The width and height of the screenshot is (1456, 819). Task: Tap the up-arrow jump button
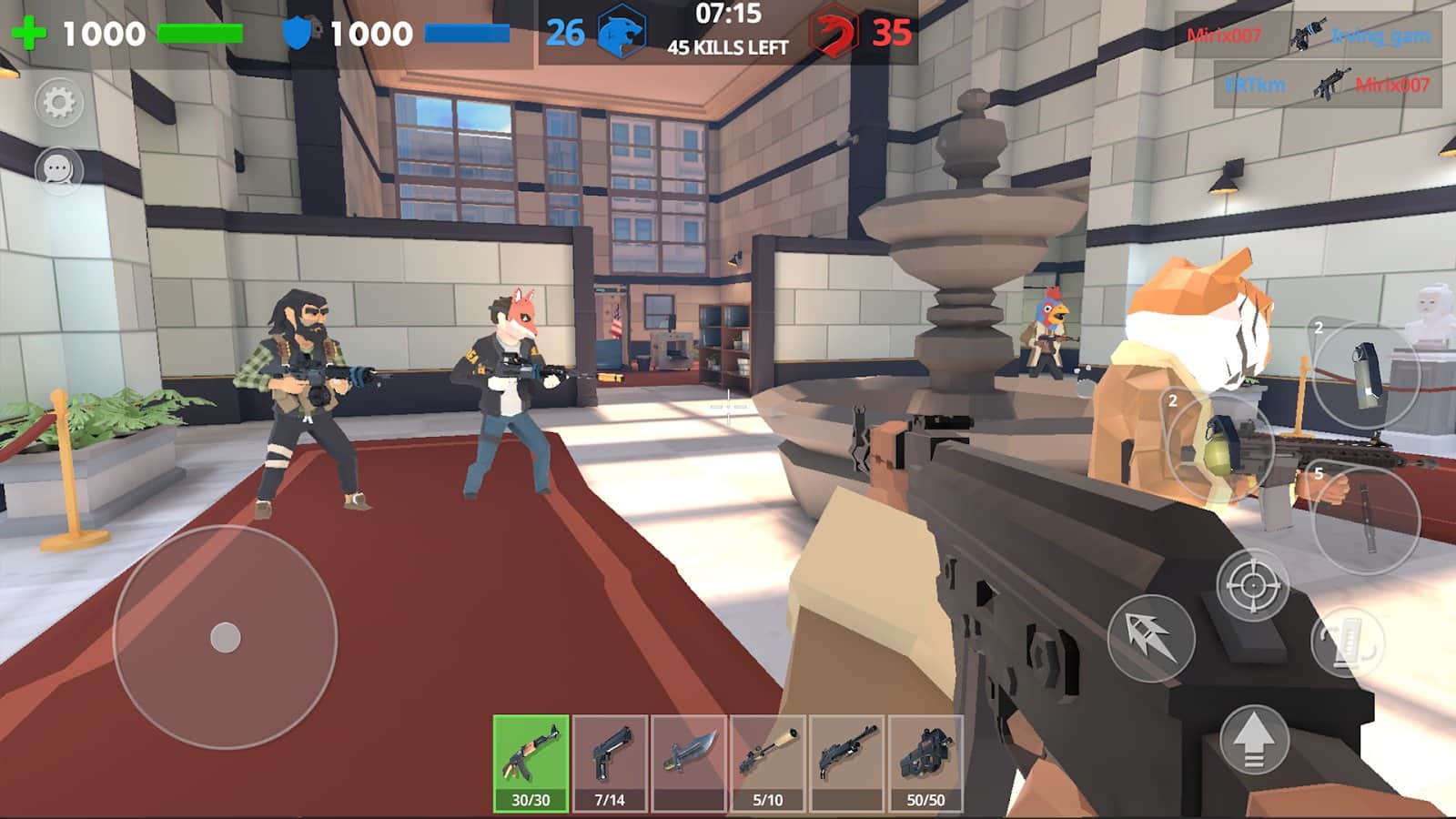1254,739
